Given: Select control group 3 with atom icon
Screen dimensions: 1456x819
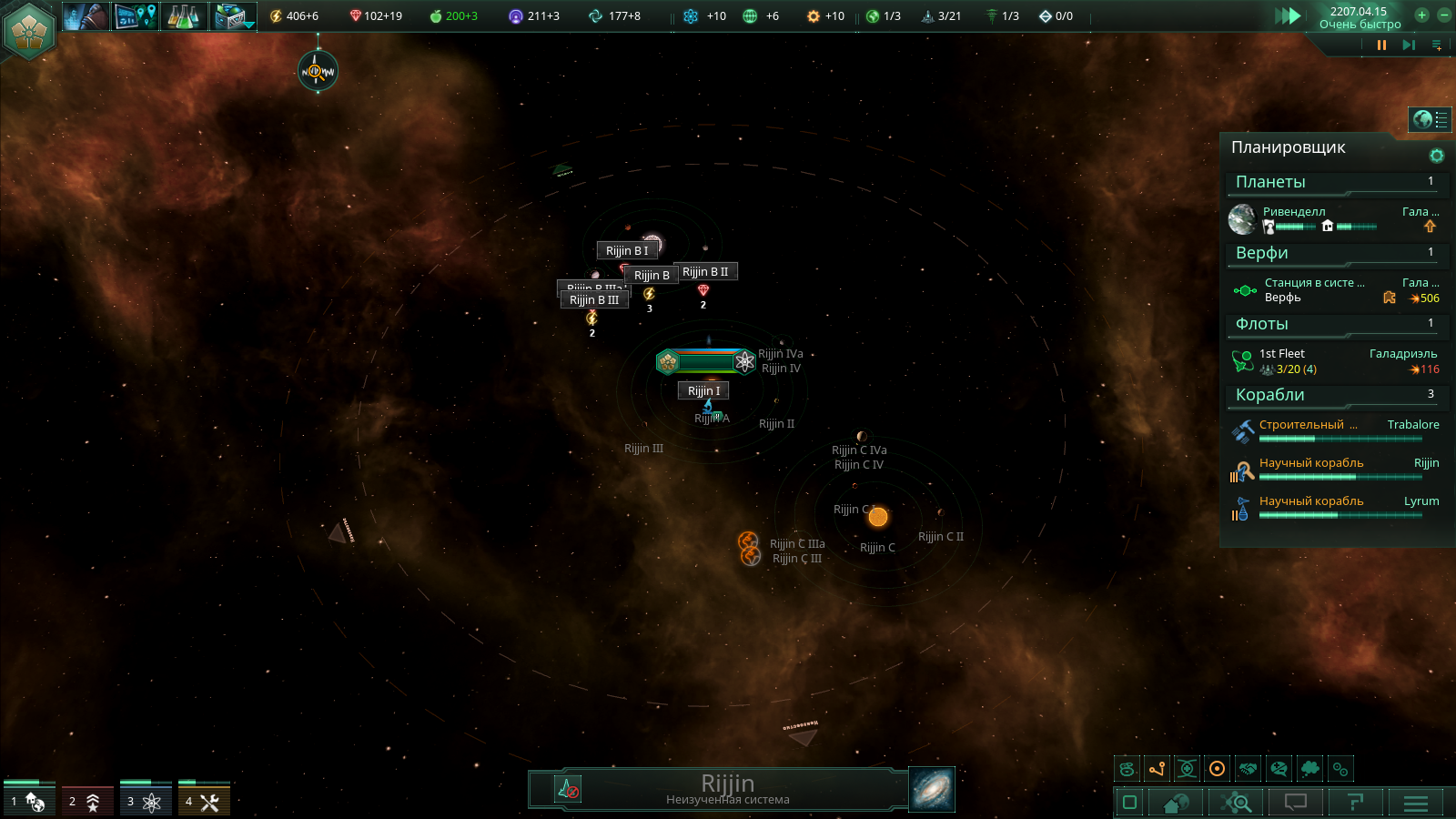Looking at the screenshot, I should coord(146,801).
